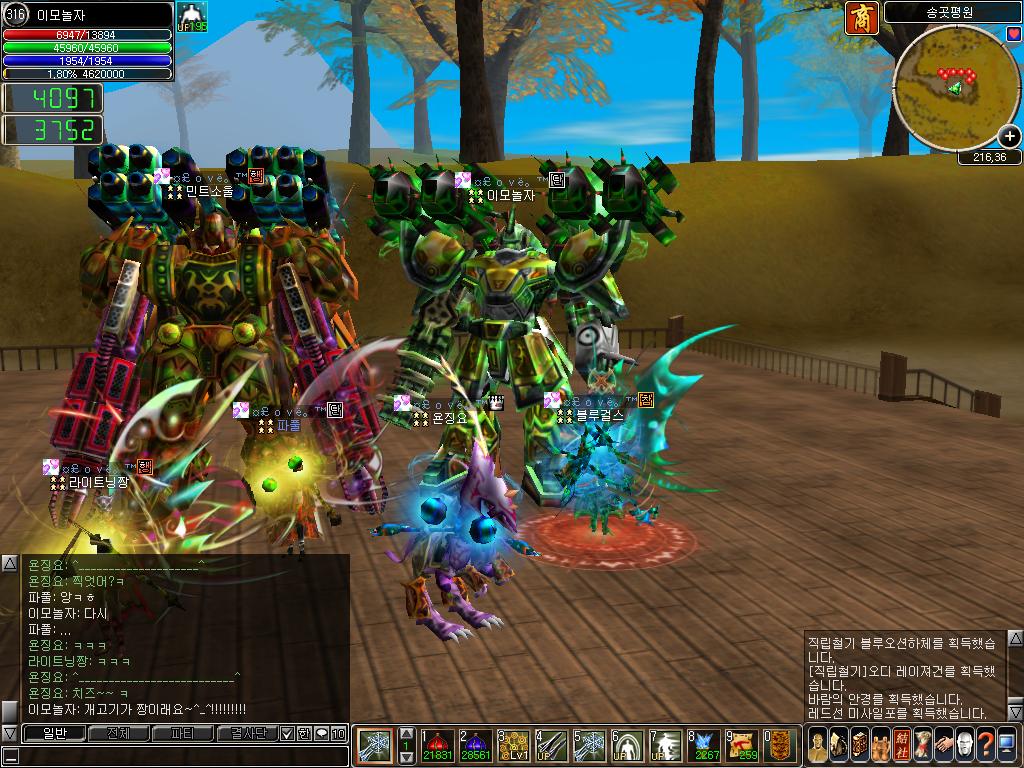This screenshot has width=1024, height=768.
Task: Open the red 商 merchant icon
Action: coord(861,18)
